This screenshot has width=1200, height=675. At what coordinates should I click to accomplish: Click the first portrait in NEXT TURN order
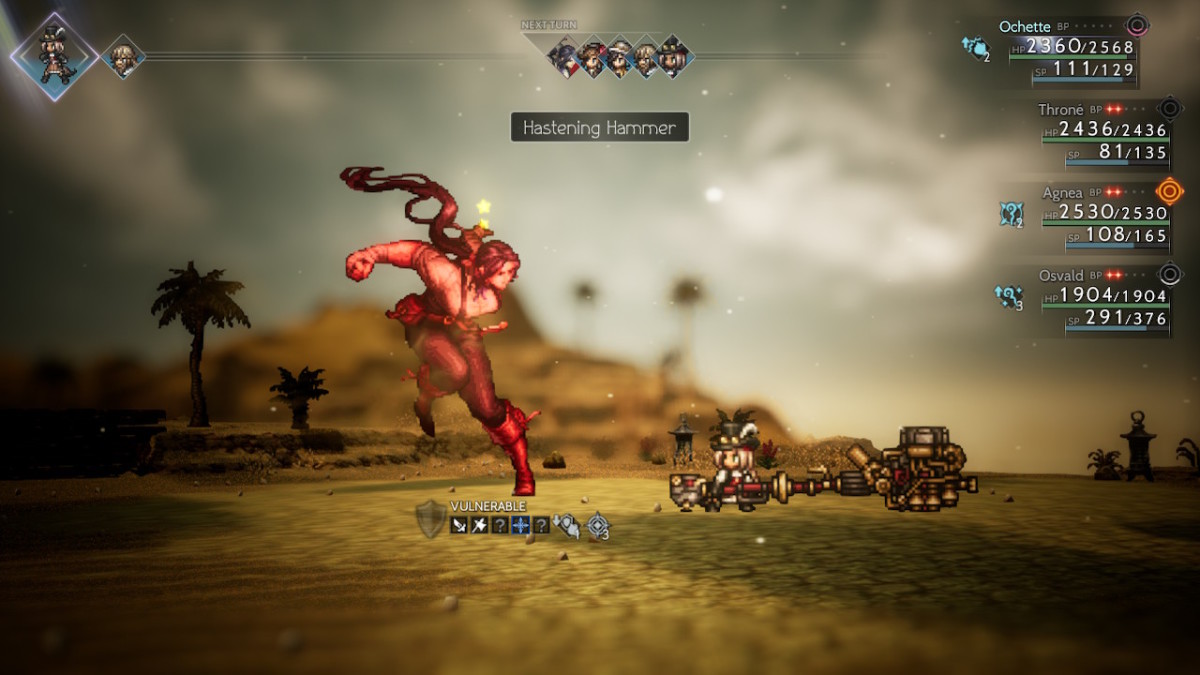(x=564, y=57)
